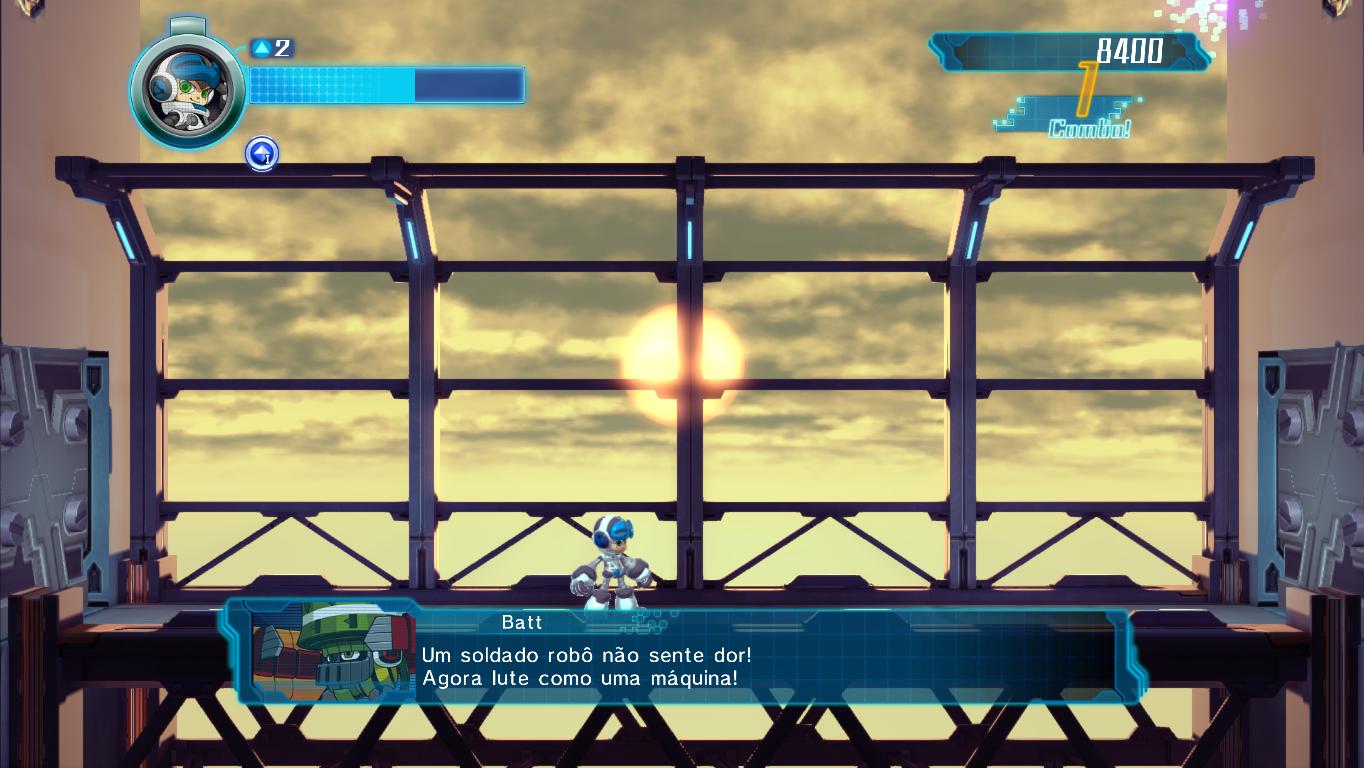Screen dimensions: 1364x768
Task: Expand the lives count badge showing 2
Action: (268, 47)
